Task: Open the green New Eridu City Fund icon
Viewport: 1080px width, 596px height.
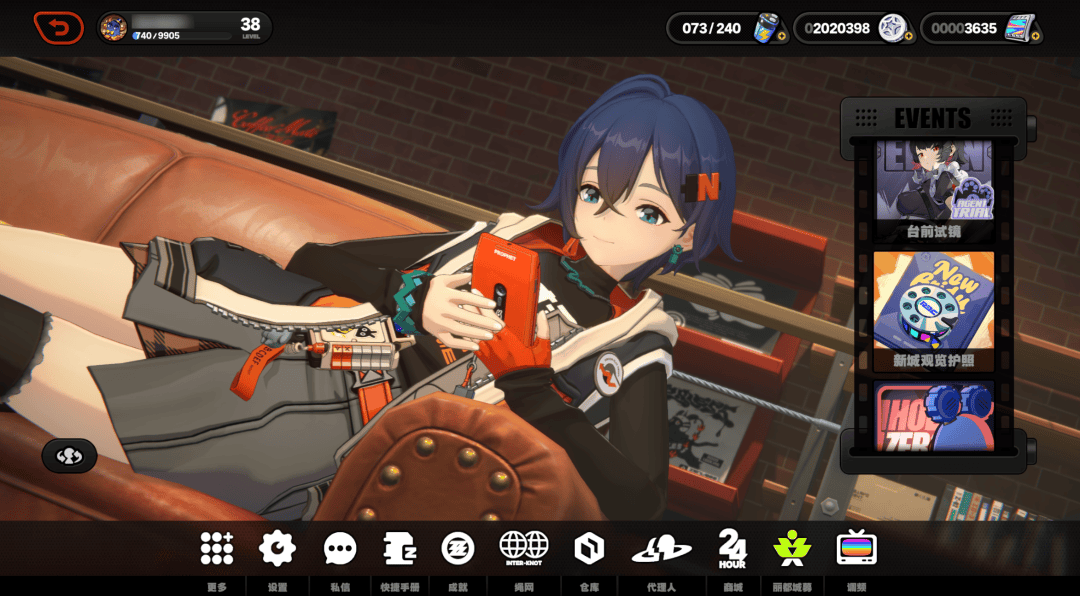Action: point(791,548)
